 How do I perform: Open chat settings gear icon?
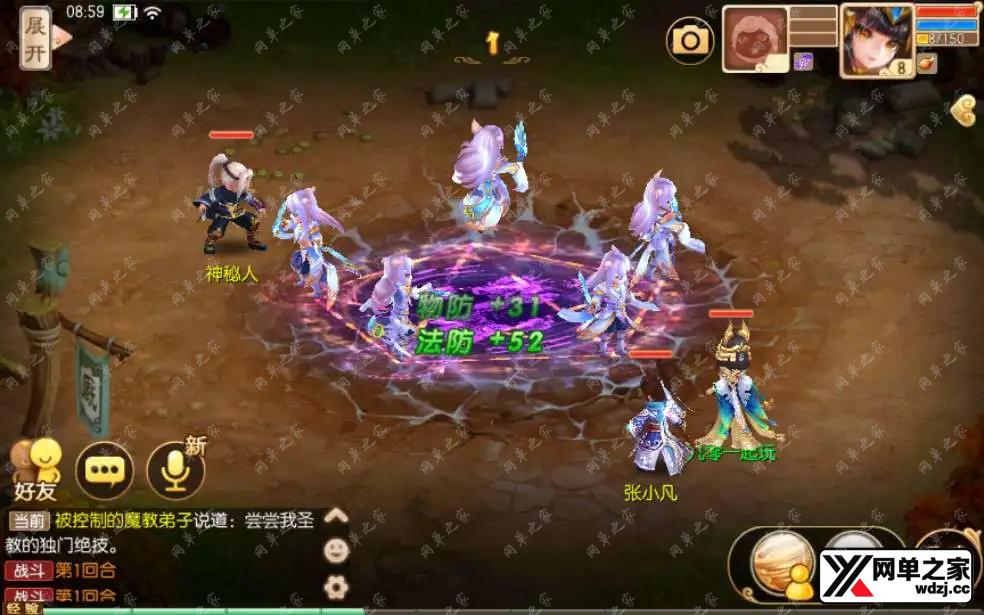tap(337, 585)
